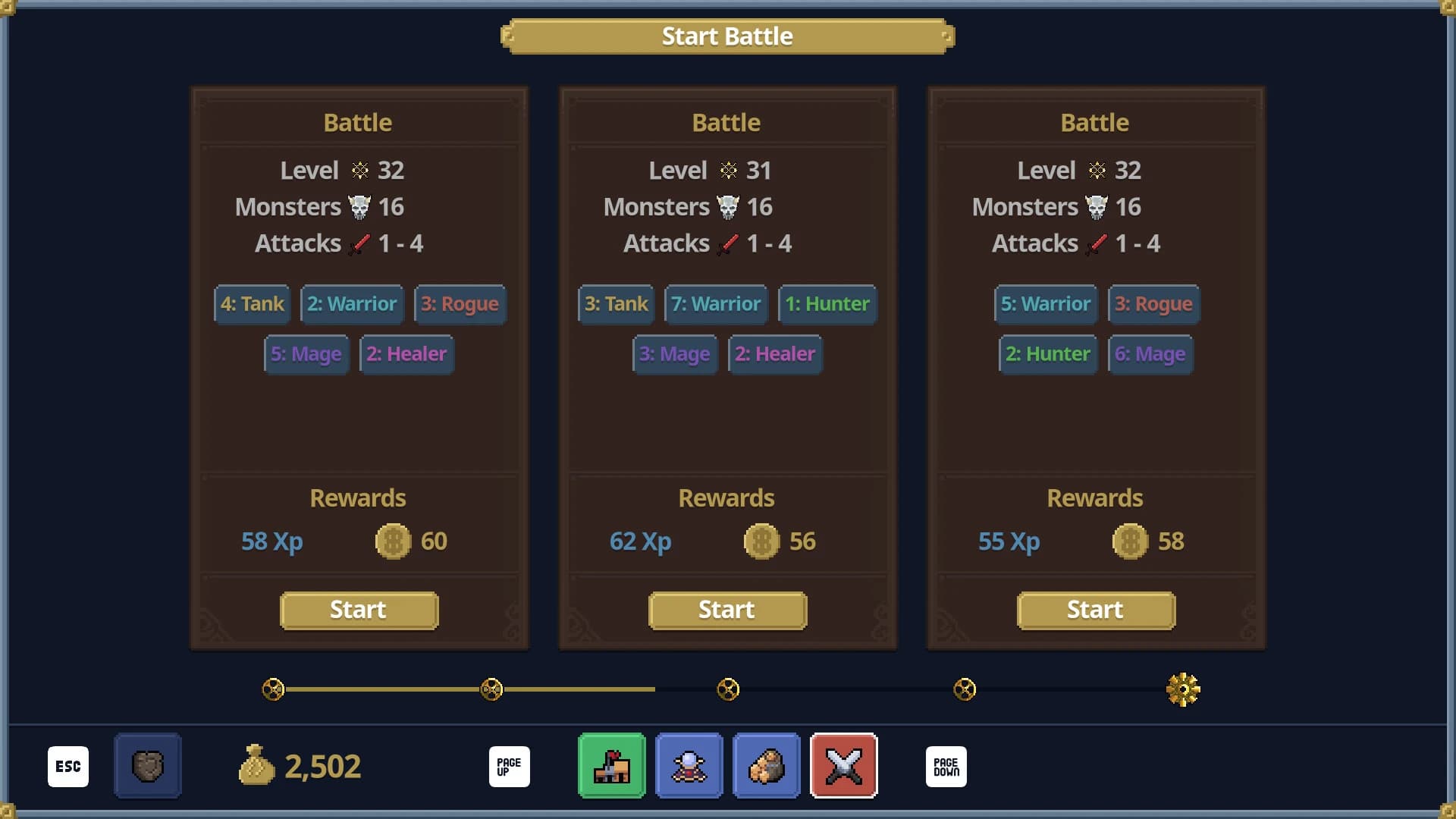The image size is (1456, 819).
Task: Click the loot sack icon in the toolbar
Action: click(x=767, y=766)
